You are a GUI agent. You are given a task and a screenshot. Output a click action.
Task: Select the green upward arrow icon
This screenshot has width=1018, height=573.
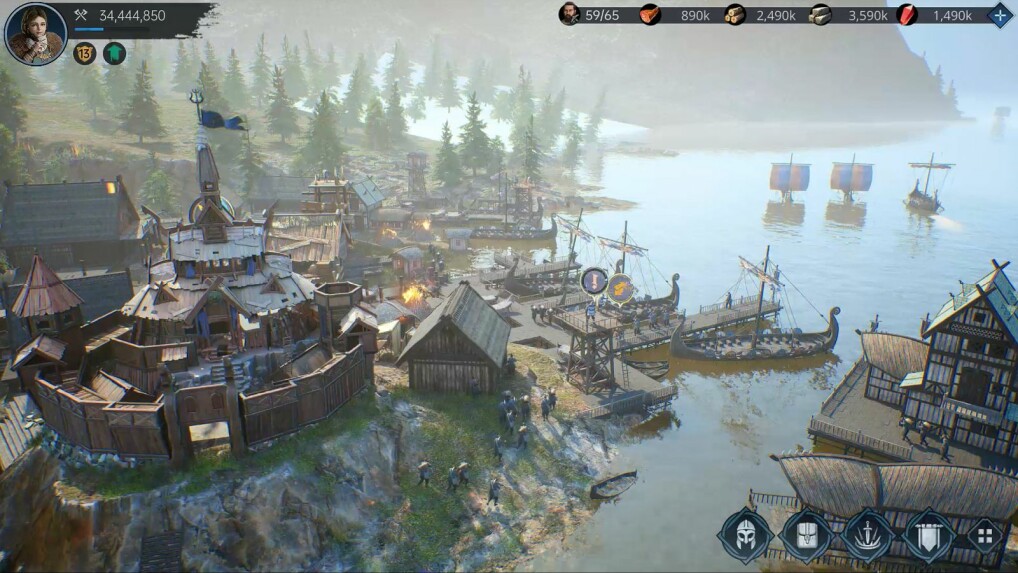115,53
